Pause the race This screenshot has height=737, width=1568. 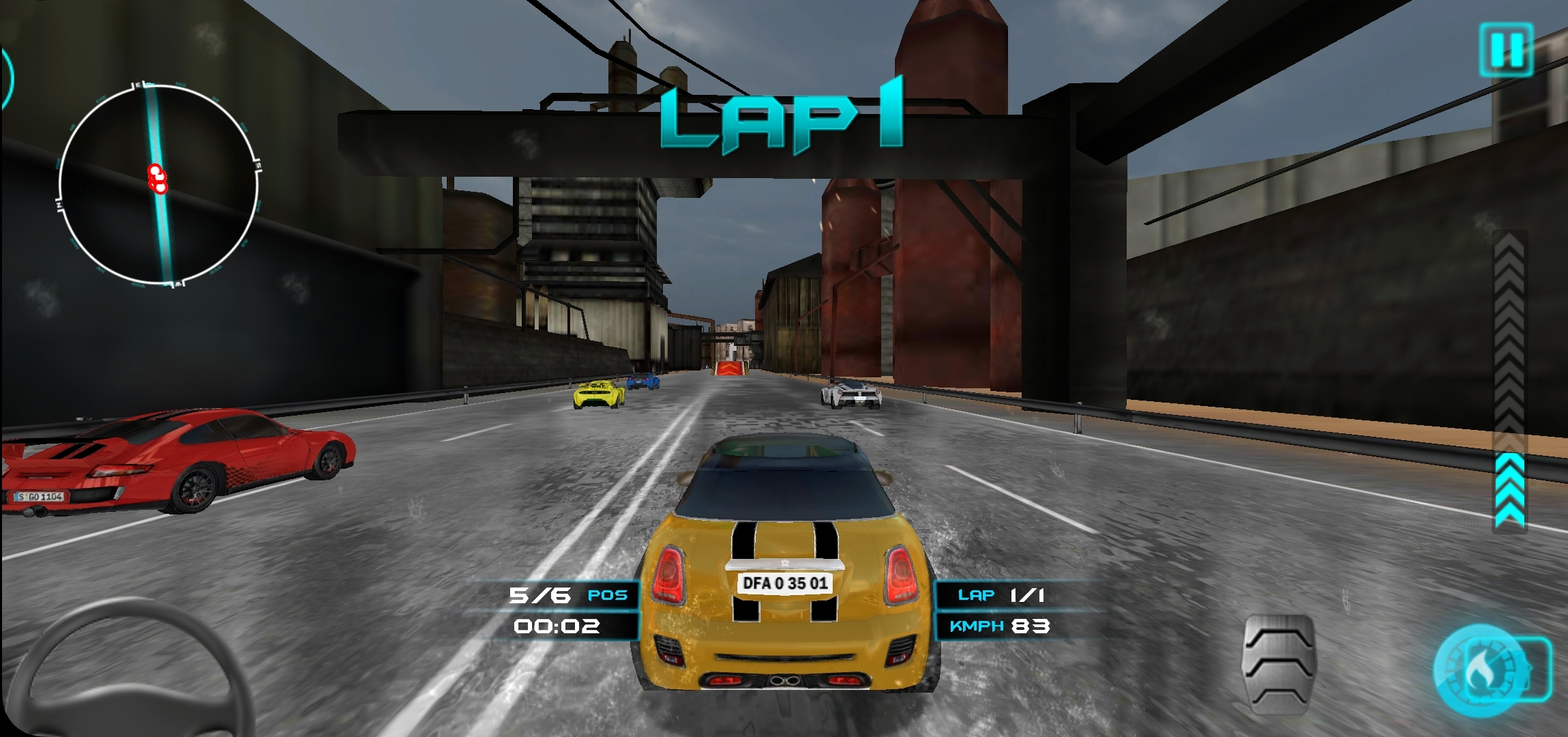pos(1506,49)
